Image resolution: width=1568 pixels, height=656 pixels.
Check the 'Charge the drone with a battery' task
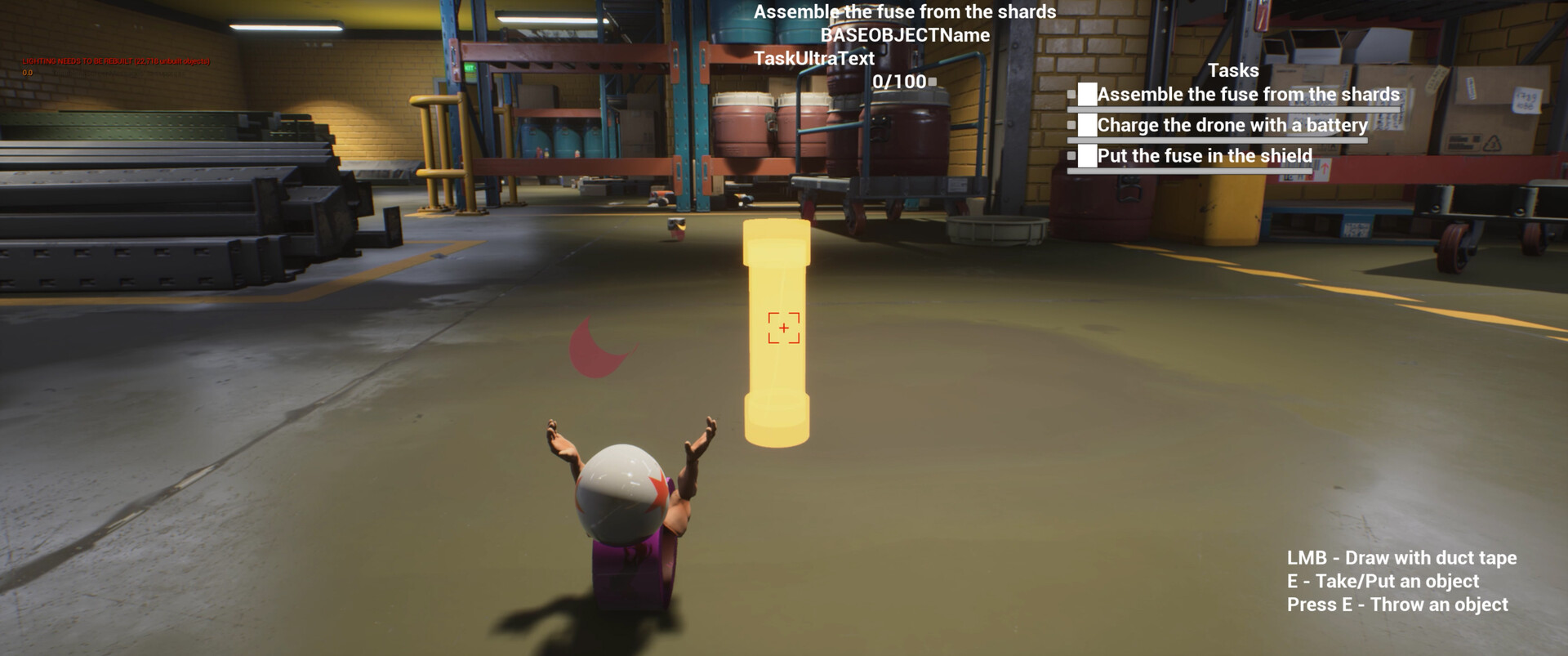click(1087, 125)
